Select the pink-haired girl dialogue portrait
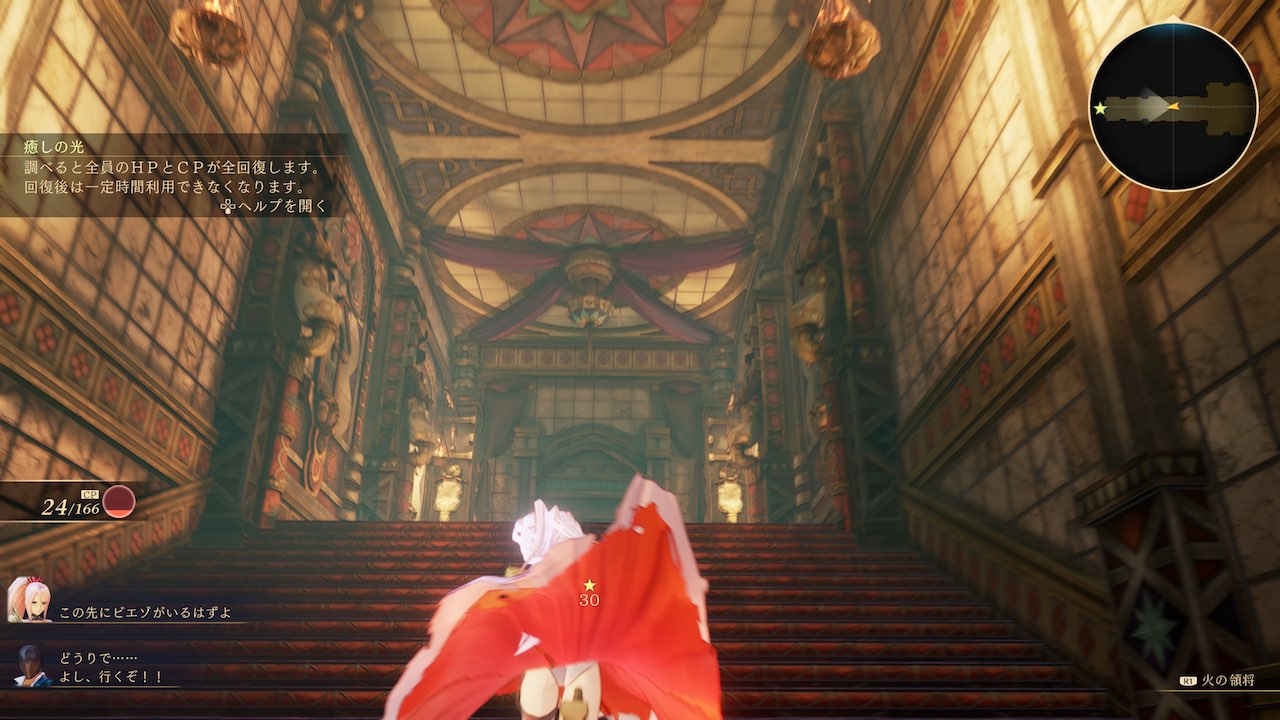This screenshot has width=1280, height=720. (28, 600)
